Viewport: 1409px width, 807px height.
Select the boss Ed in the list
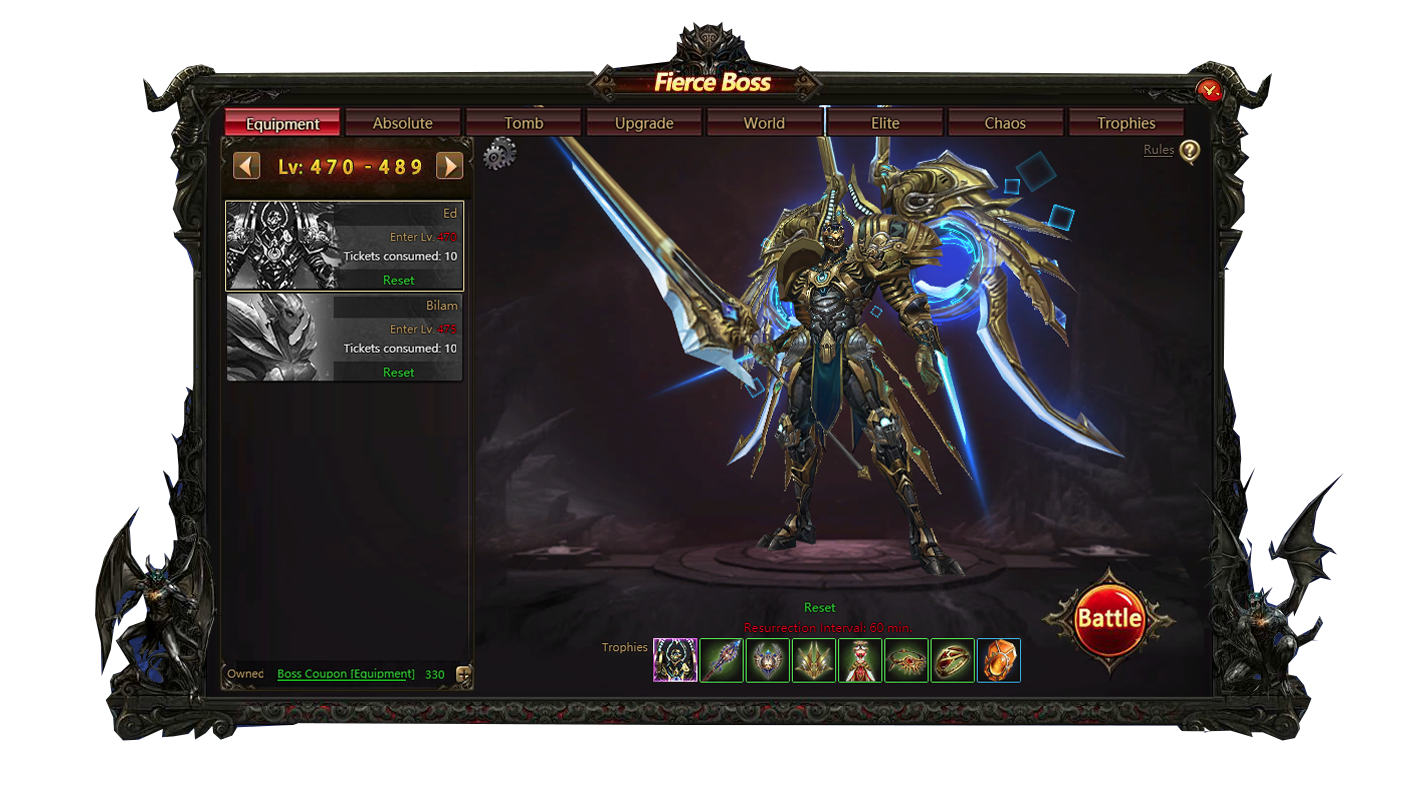[344, 246]
